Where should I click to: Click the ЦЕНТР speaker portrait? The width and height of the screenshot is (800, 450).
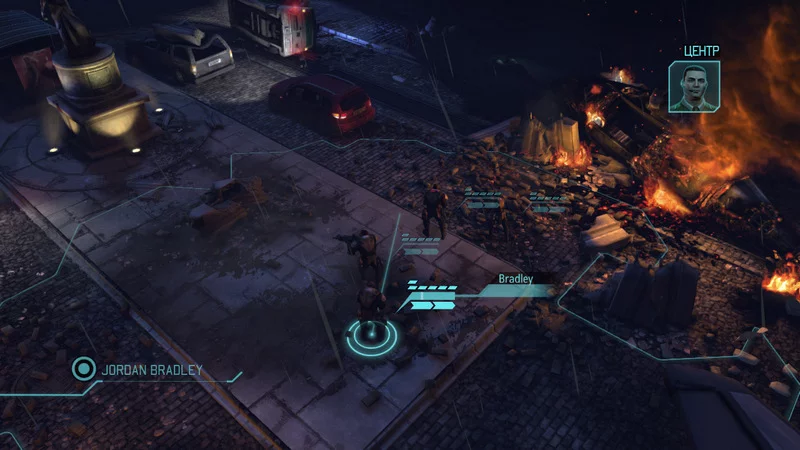[x=694, y=86]
